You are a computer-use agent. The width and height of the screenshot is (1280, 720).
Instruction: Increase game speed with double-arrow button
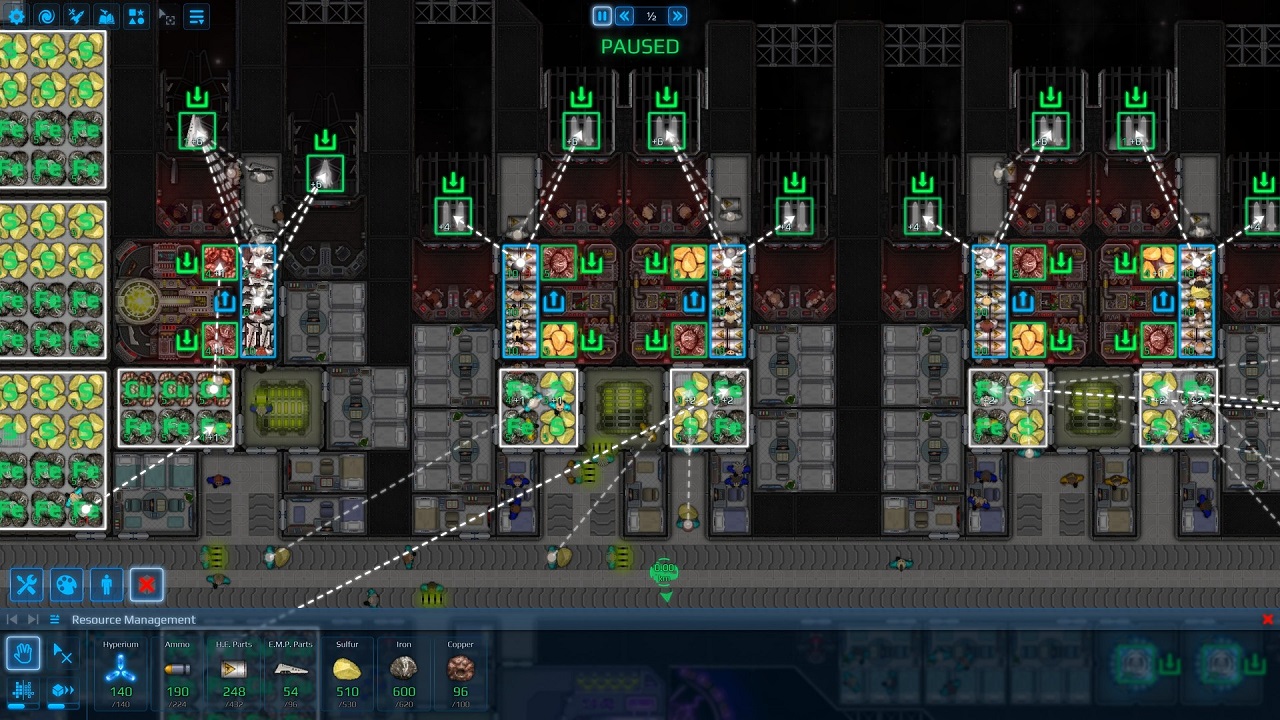pyautogui.click(x=677, y=15)
